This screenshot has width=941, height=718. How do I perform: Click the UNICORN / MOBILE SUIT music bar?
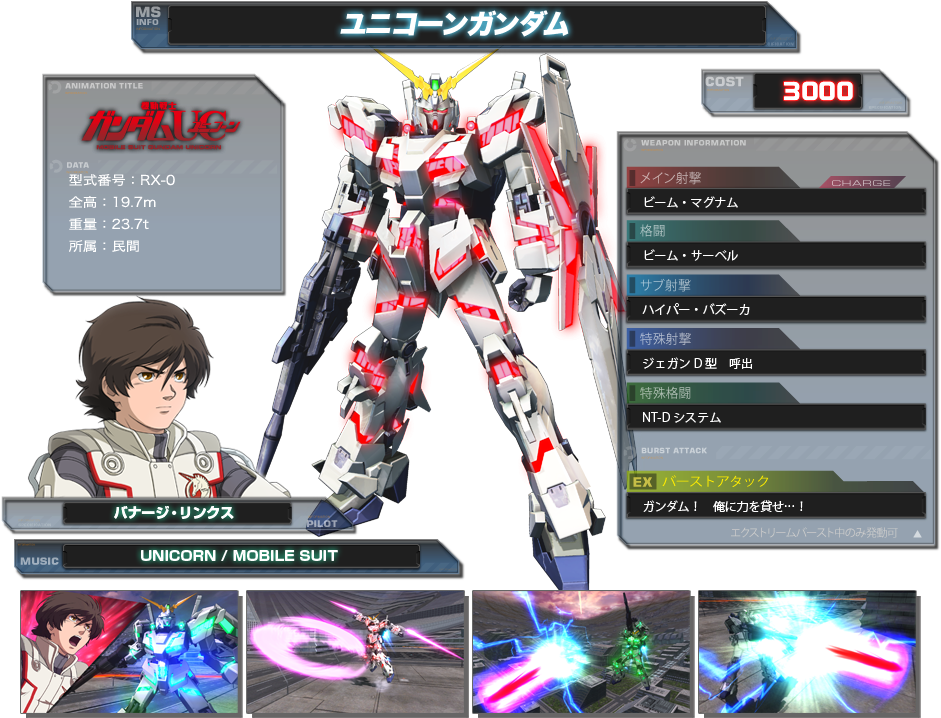(x=240, y=556)
